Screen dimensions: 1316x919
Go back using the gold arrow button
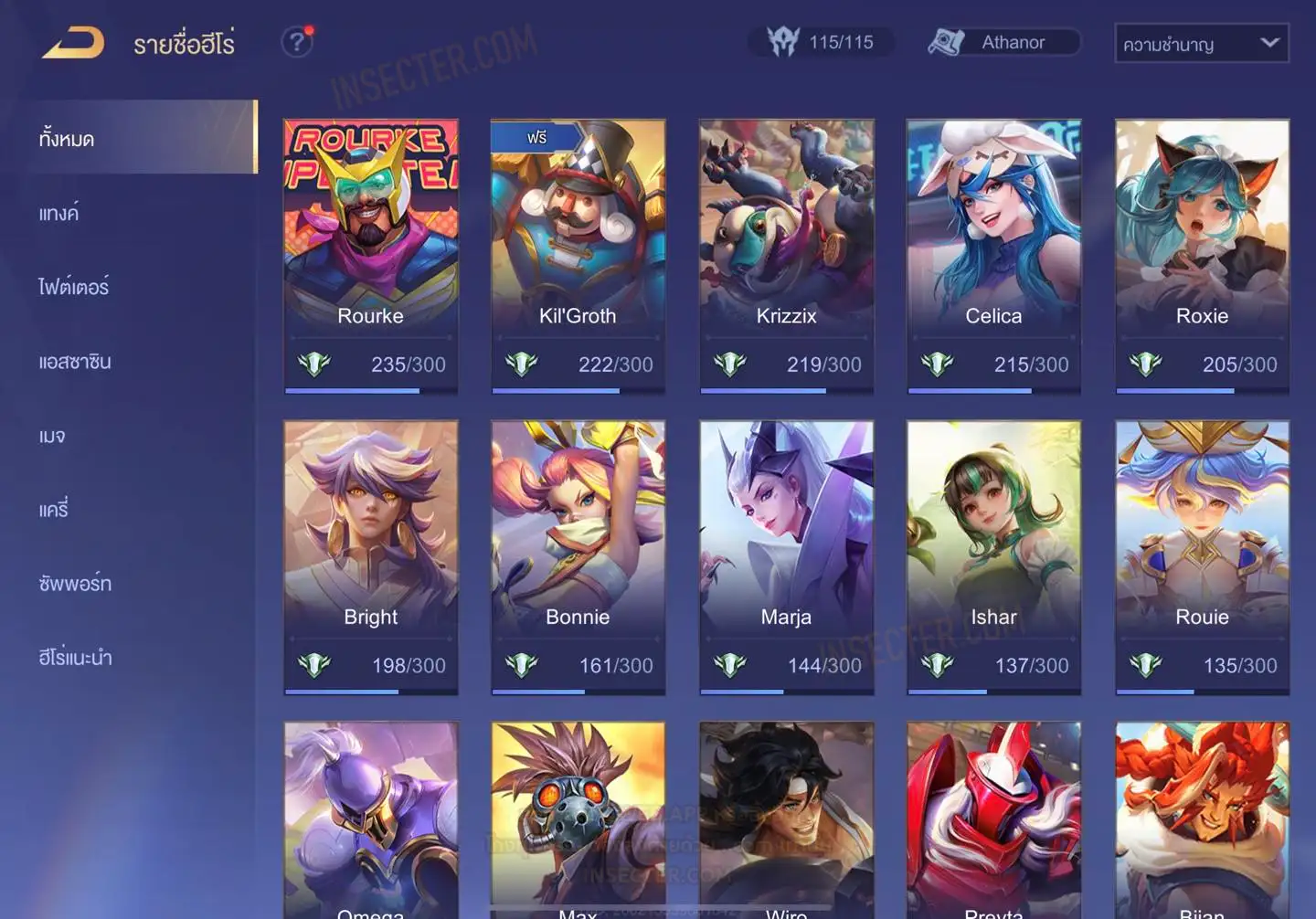[73, 43]
